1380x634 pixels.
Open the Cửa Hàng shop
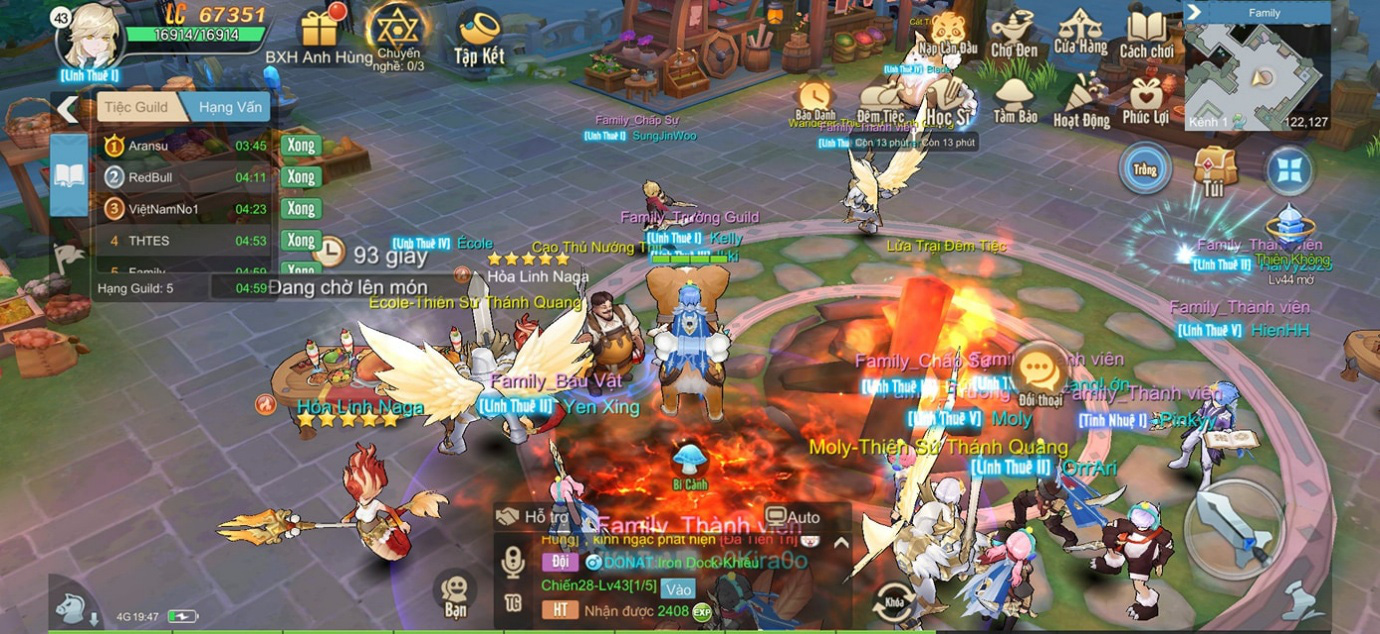(x=1080, y=30)
